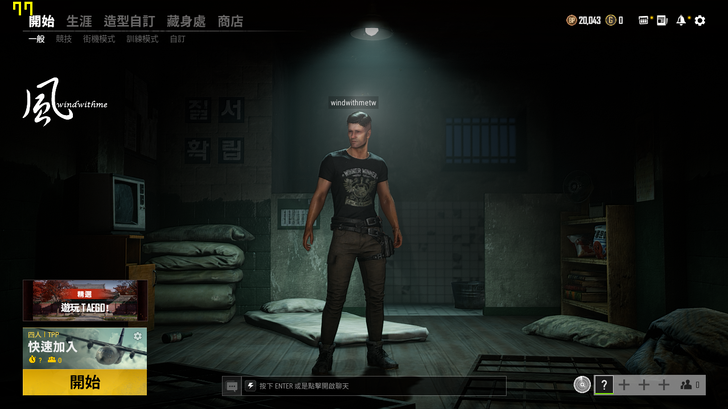The width and height of the screenshot is (728, 409).
Task: Select the 競技 ranked mode sub-tab
Action: [64, 39]
